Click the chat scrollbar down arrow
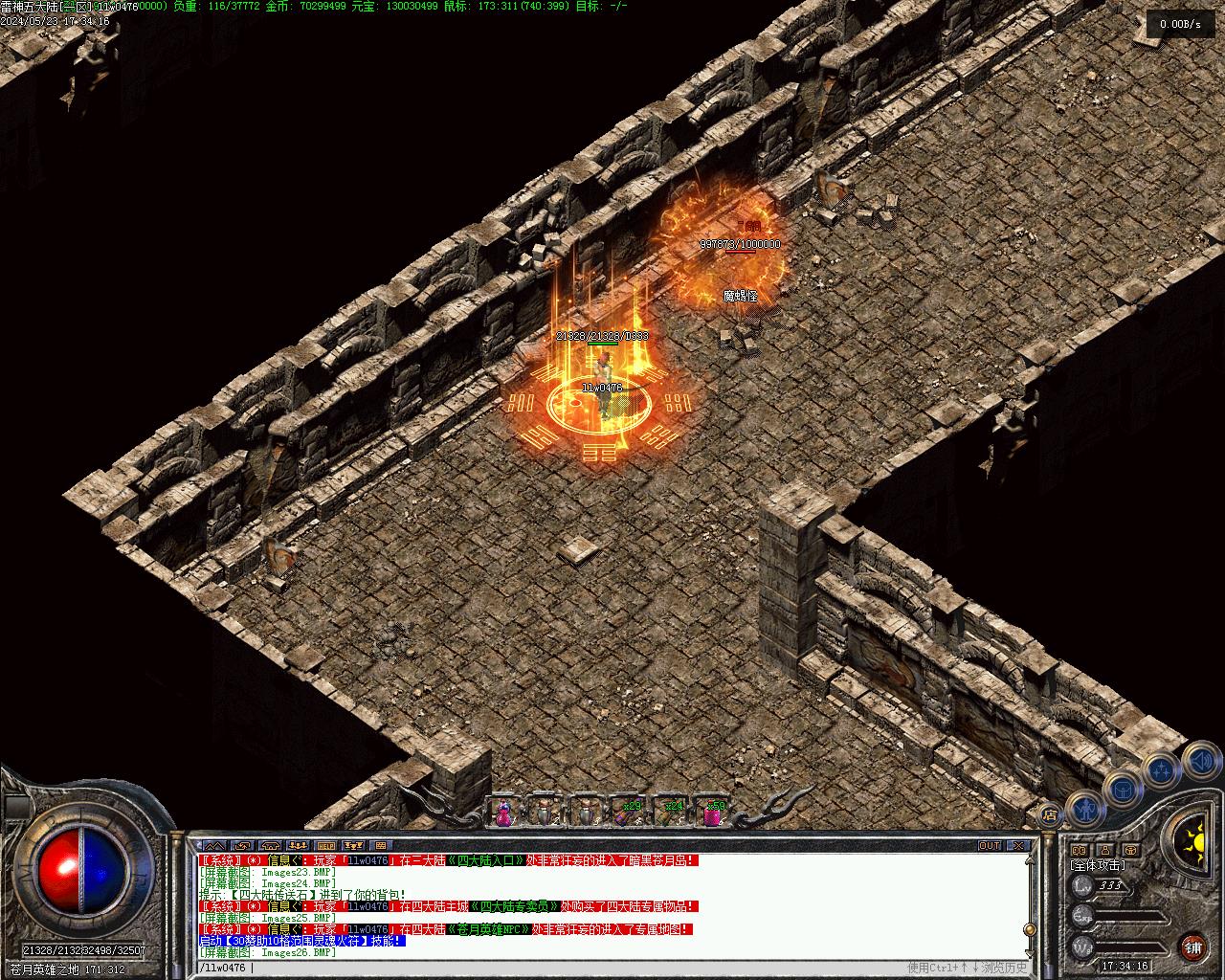 point(1032,952)
